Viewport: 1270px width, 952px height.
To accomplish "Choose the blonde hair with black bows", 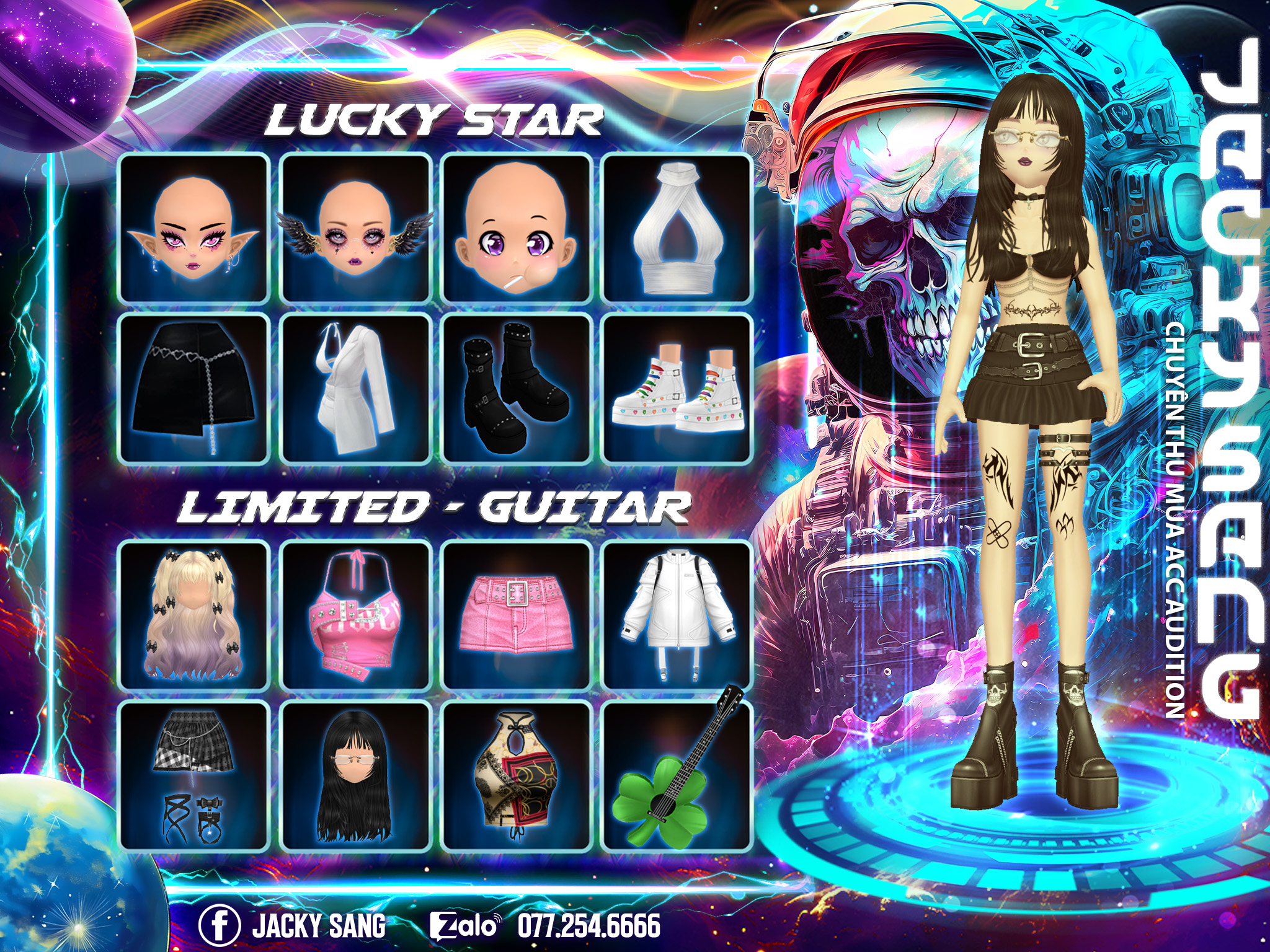I will (x=193, y=615).
